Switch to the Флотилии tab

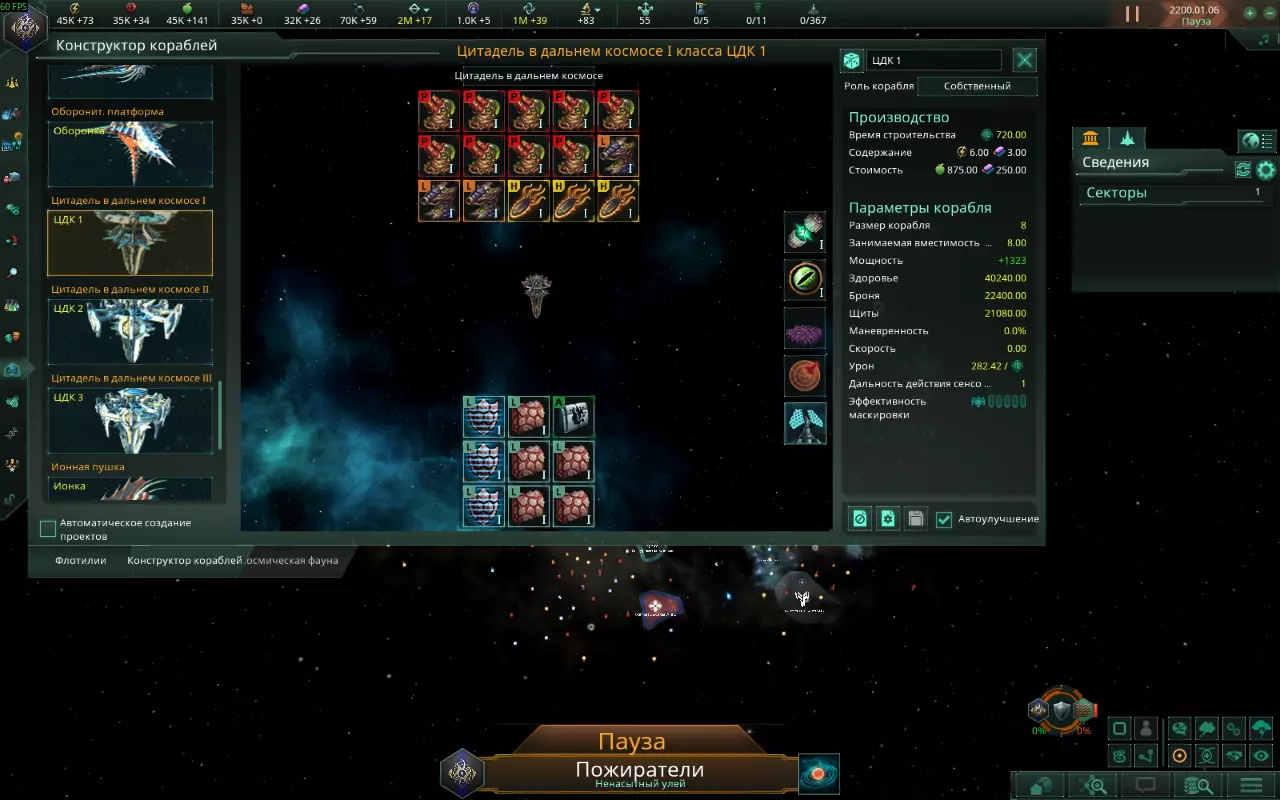[x=81, y=561]
